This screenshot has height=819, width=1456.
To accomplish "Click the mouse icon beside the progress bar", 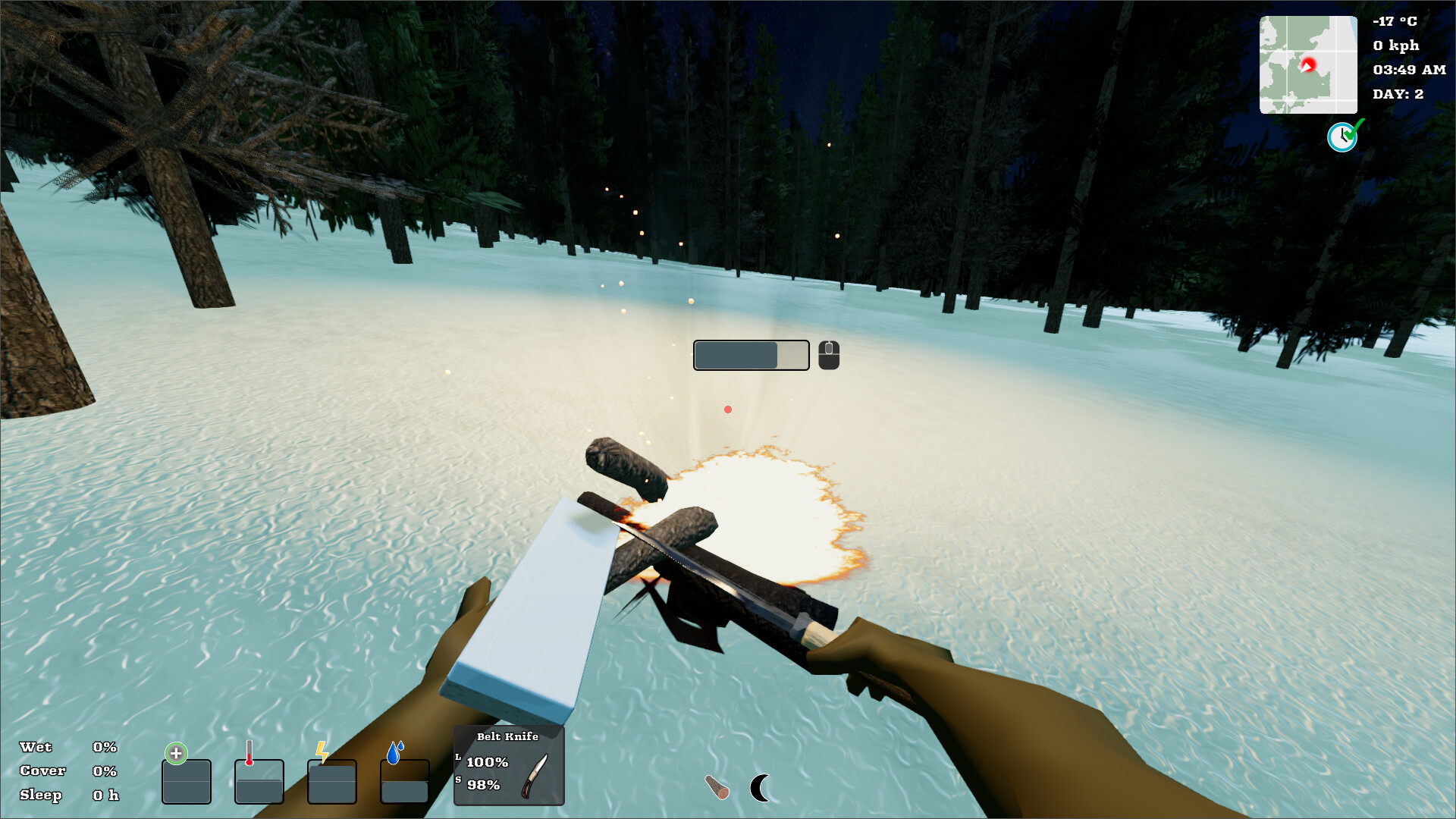I will point(828,354).
